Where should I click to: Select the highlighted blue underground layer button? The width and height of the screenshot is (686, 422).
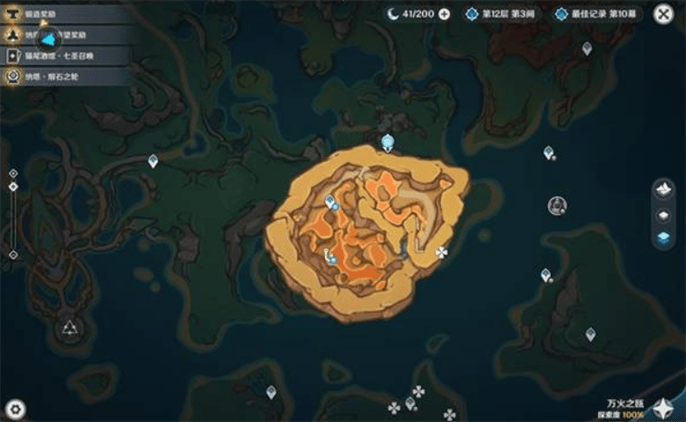pyautogui.click(x=662, y=238)
